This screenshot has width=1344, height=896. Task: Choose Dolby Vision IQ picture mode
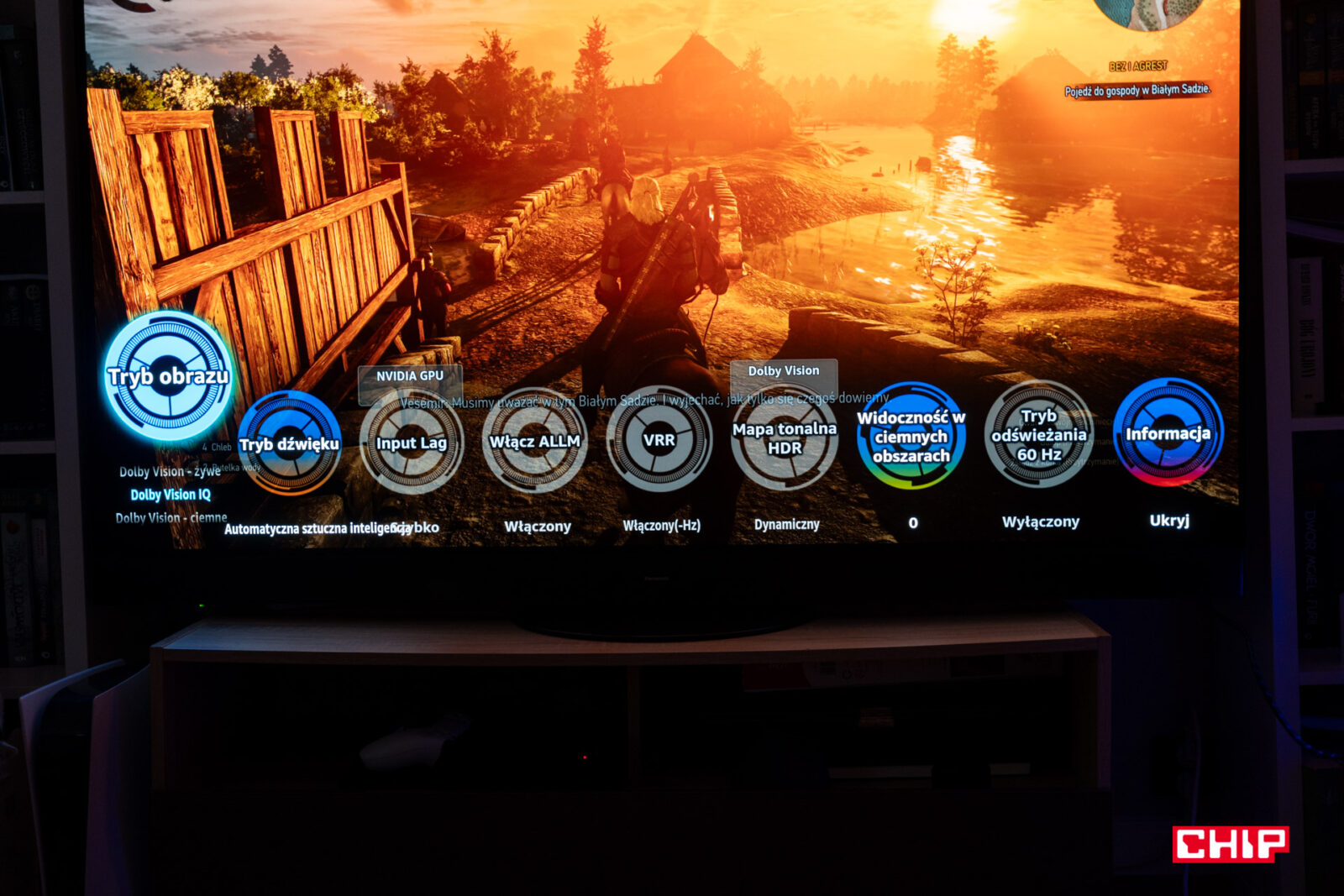coord(171,495)
